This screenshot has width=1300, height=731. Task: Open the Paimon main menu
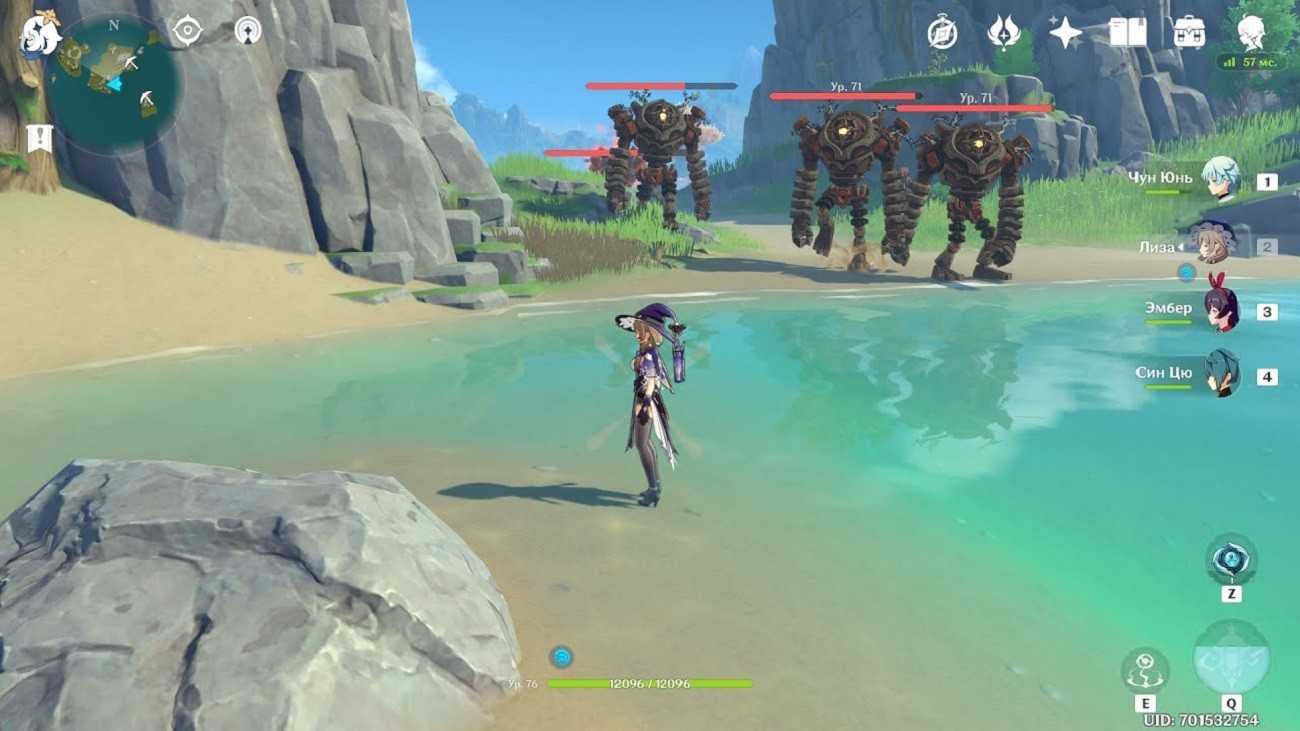41,35
